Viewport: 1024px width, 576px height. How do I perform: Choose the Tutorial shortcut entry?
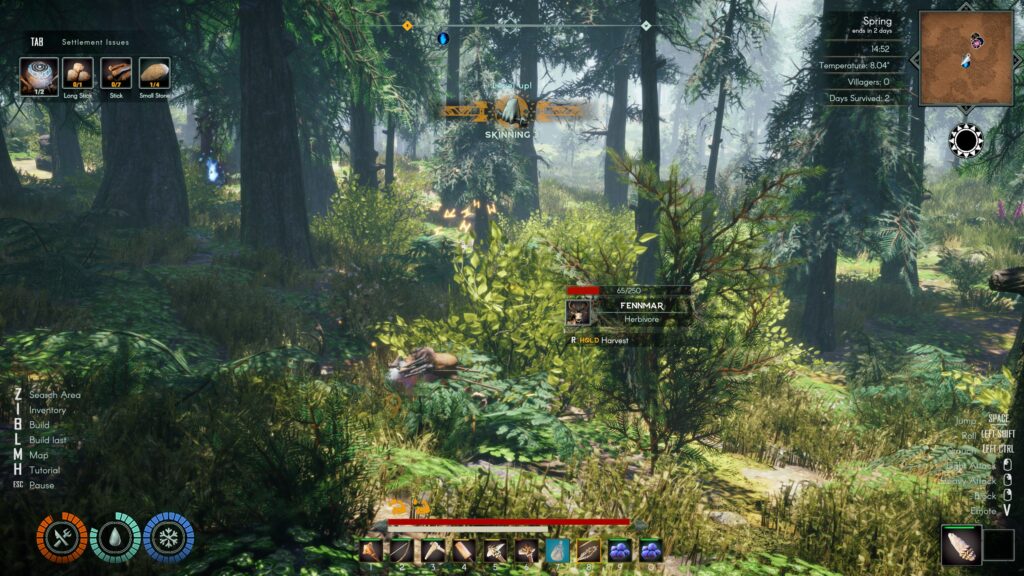pyautogui.click(x=44, y=470)
